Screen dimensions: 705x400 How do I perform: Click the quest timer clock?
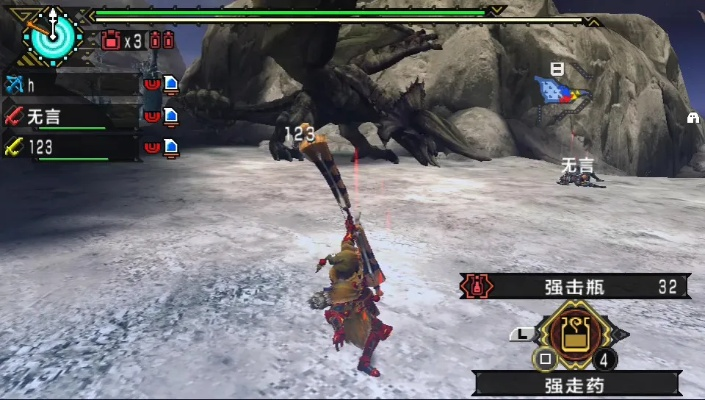click(x=48, y=33)
